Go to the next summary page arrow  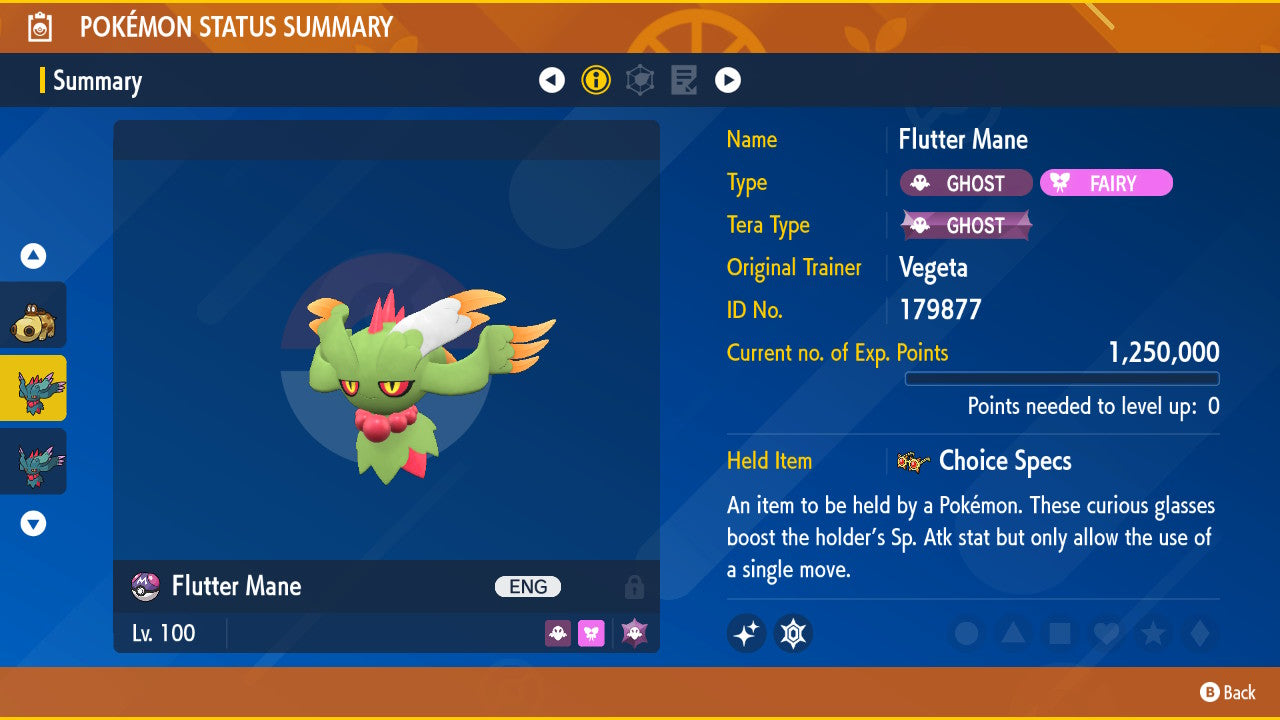(x=728, y=80)
